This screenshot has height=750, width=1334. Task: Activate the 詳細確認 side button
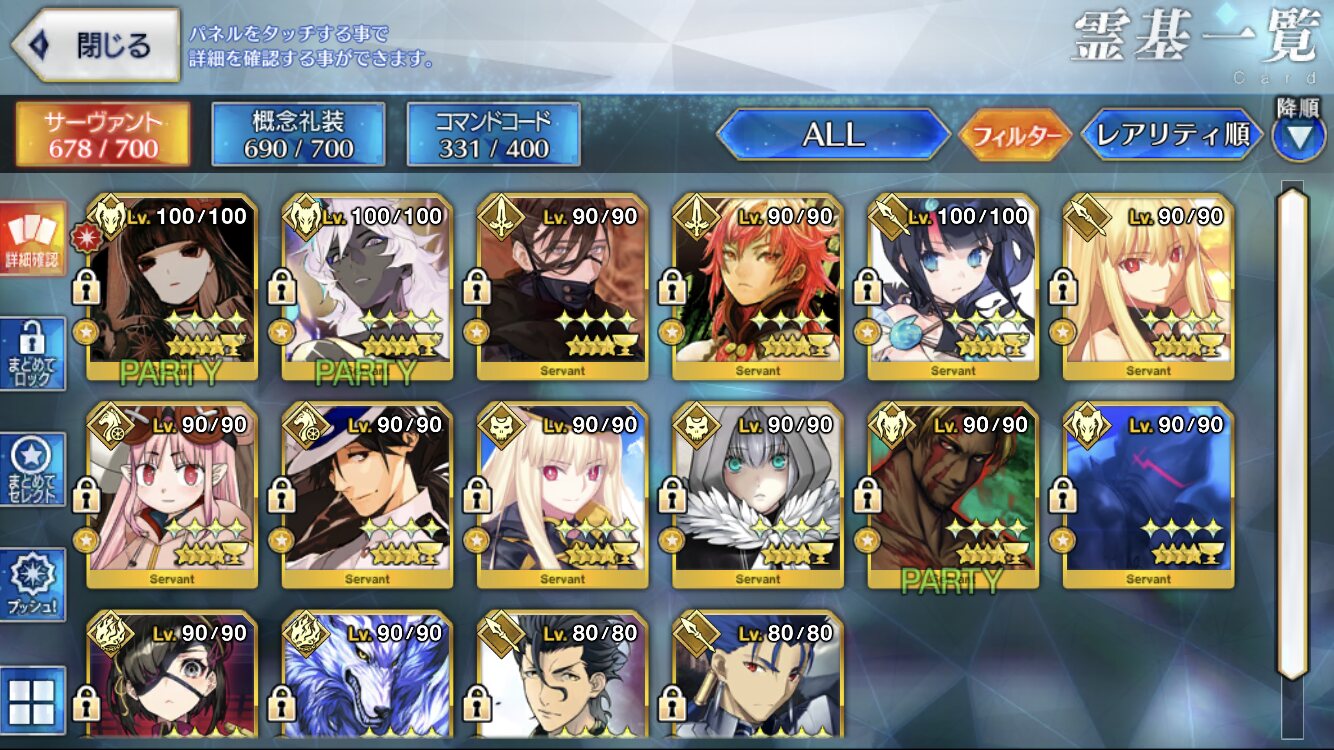click(33, 240)
